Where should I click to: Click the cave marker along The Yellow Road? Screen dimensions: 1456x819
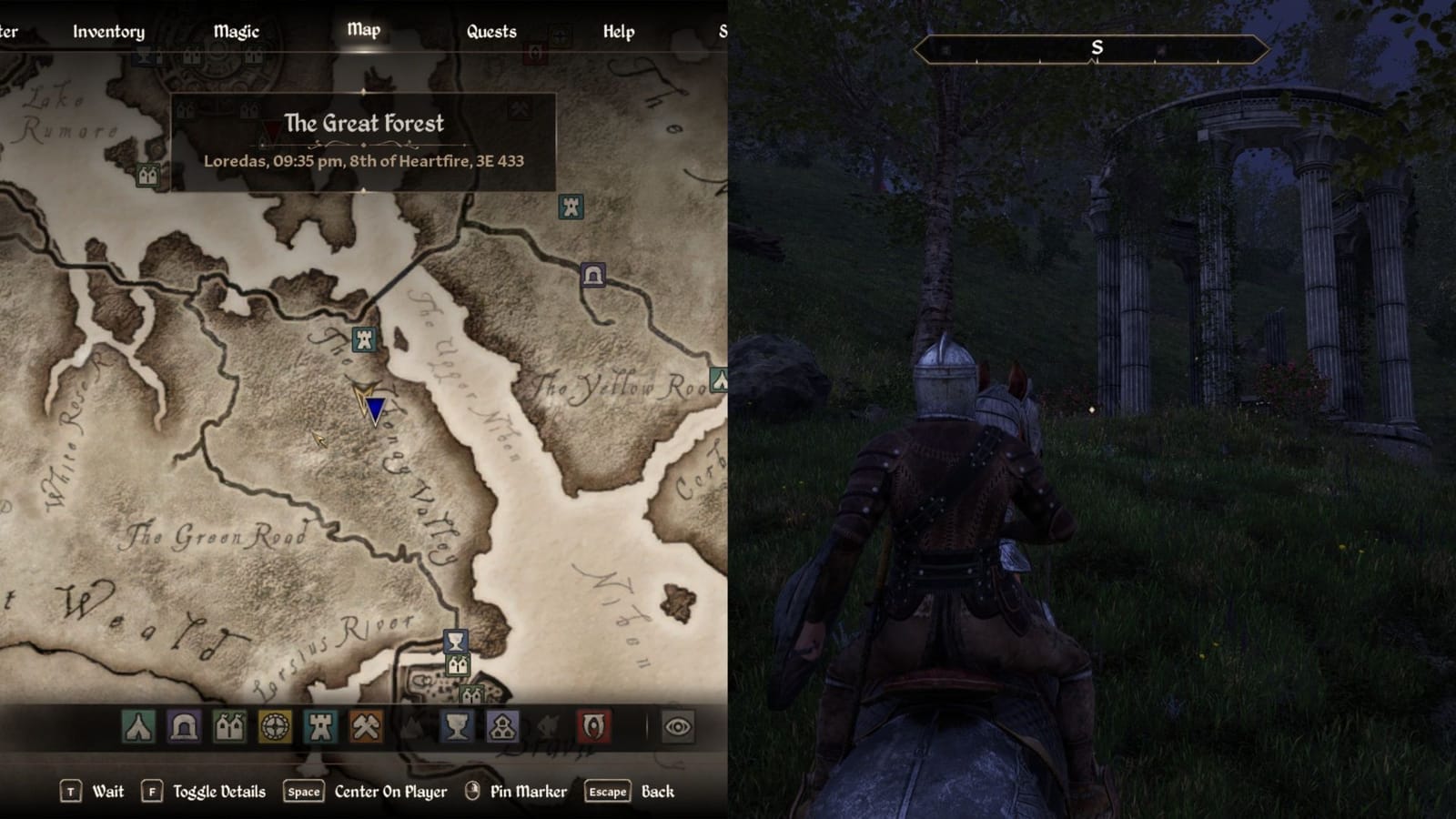[592, 273]
